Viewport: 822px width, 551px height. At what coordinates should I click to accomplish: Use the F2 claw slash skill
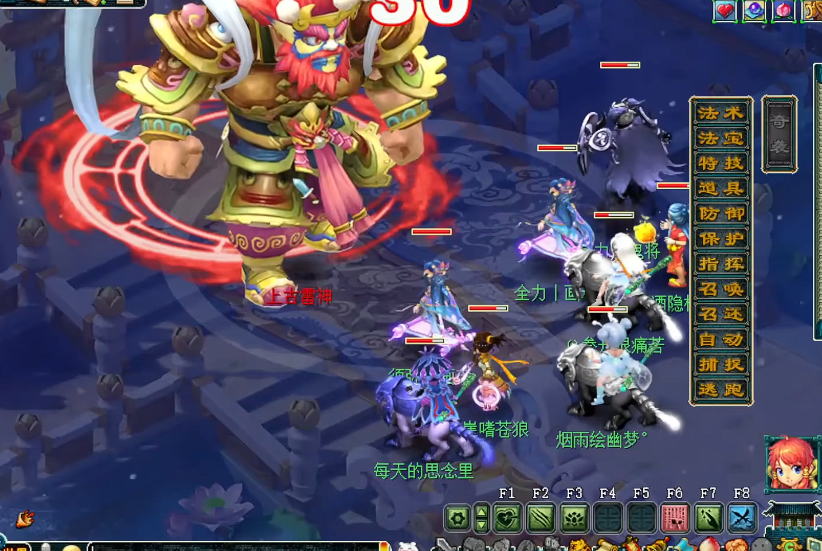pyautogui.click(x=541, y=518)
